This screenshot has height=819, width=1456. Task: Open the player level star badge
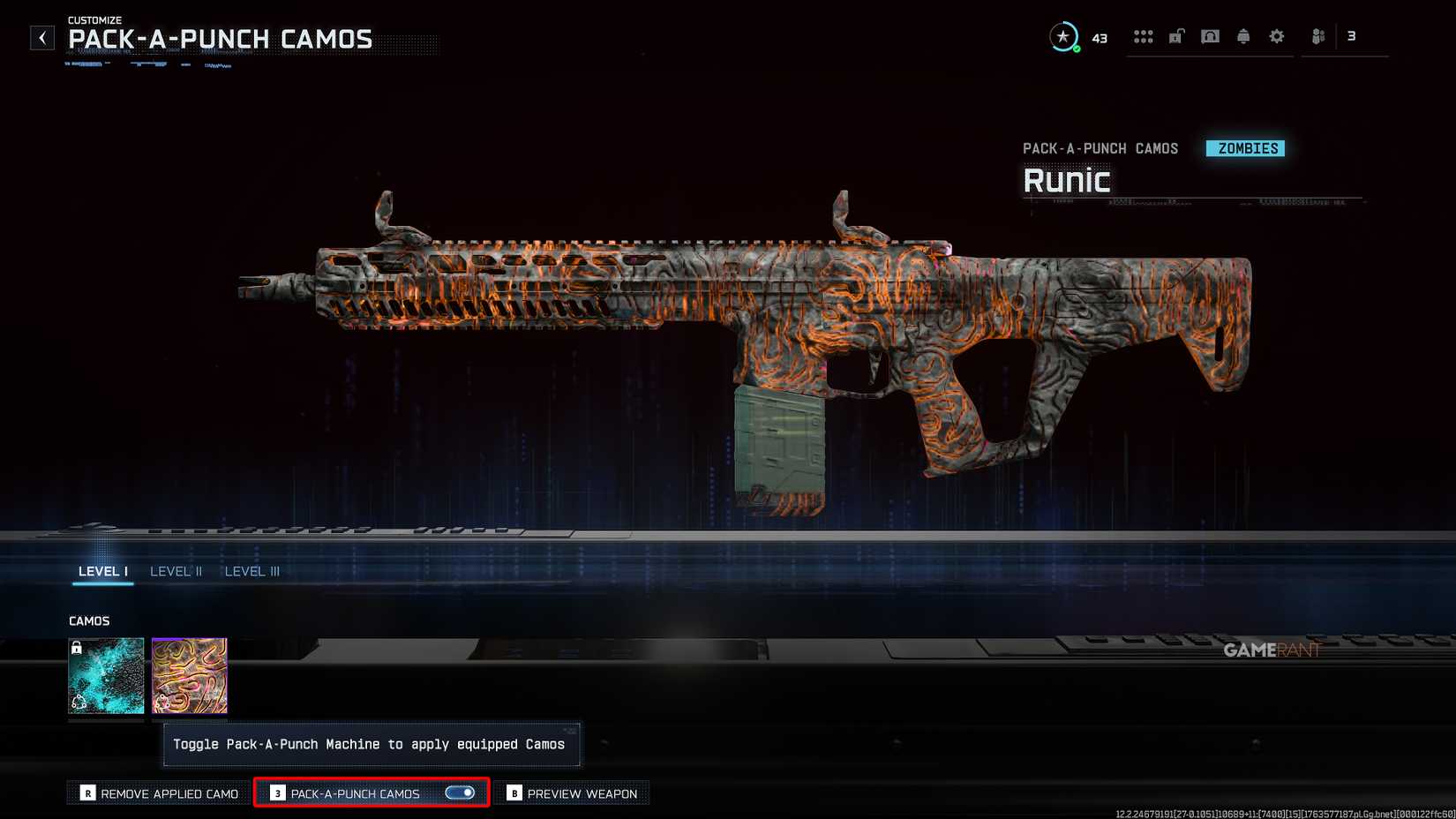(1064, 37)
